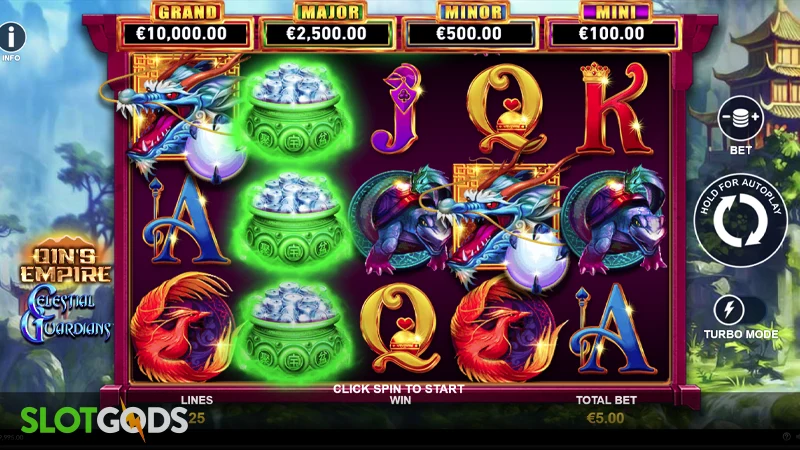Open the game Info panel
The width and height of the screenshot is (800, 450).
pyautogui.click(x=12, y=39)
